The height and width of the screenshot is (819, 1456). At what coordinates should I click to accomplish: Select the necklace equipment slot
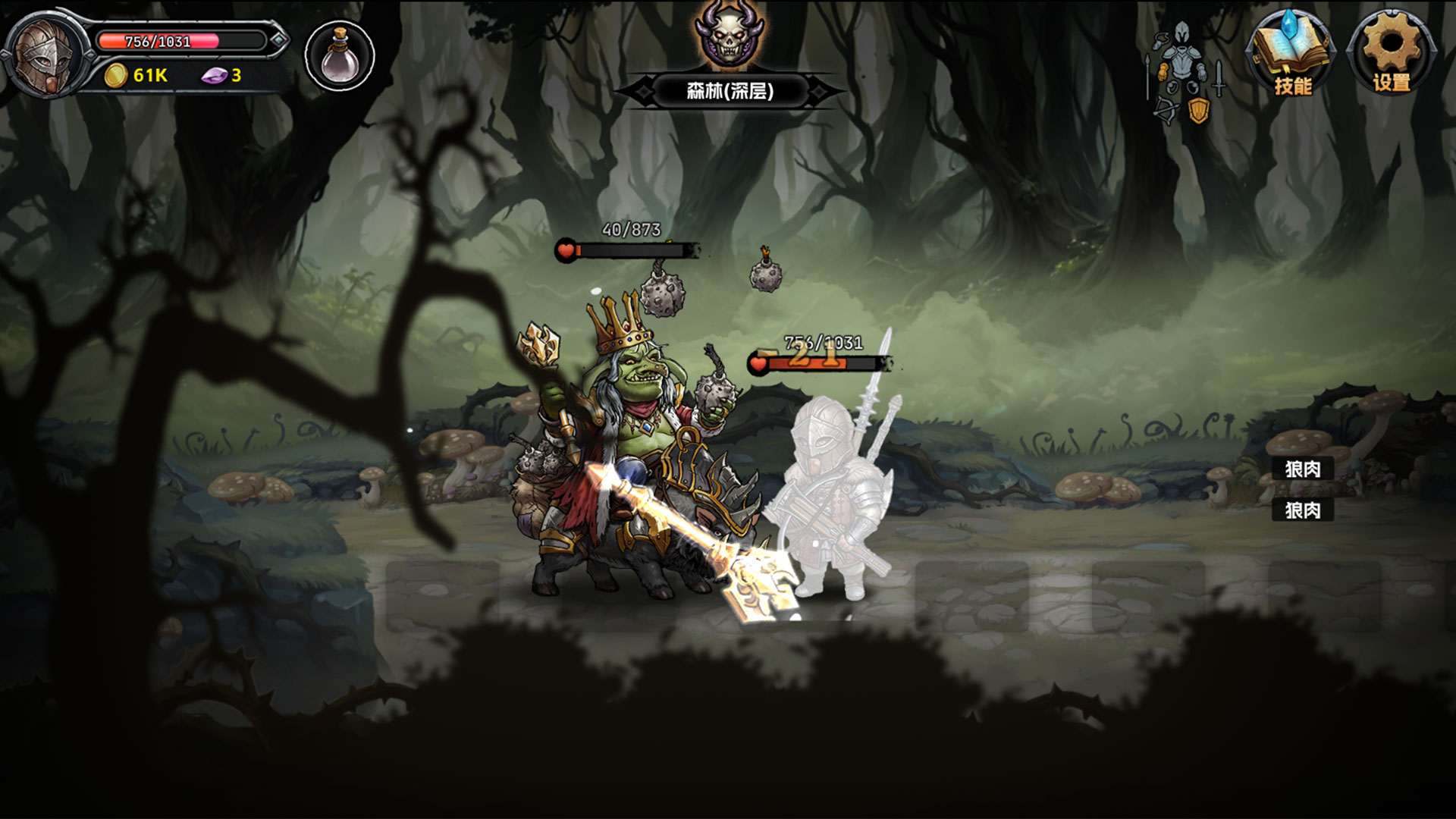(1160, 40)
